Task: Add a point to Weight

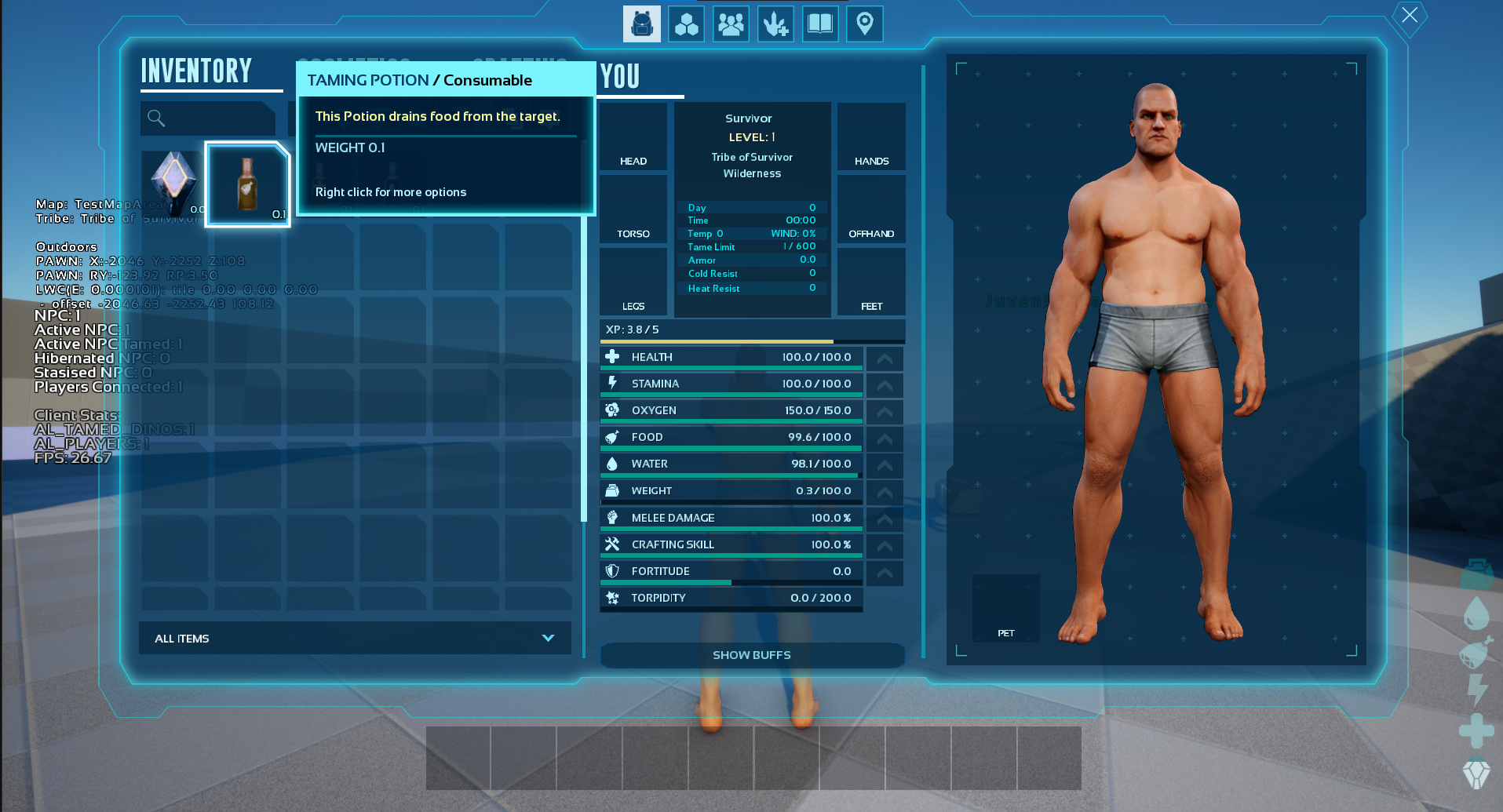Action: tap(885, 491)
